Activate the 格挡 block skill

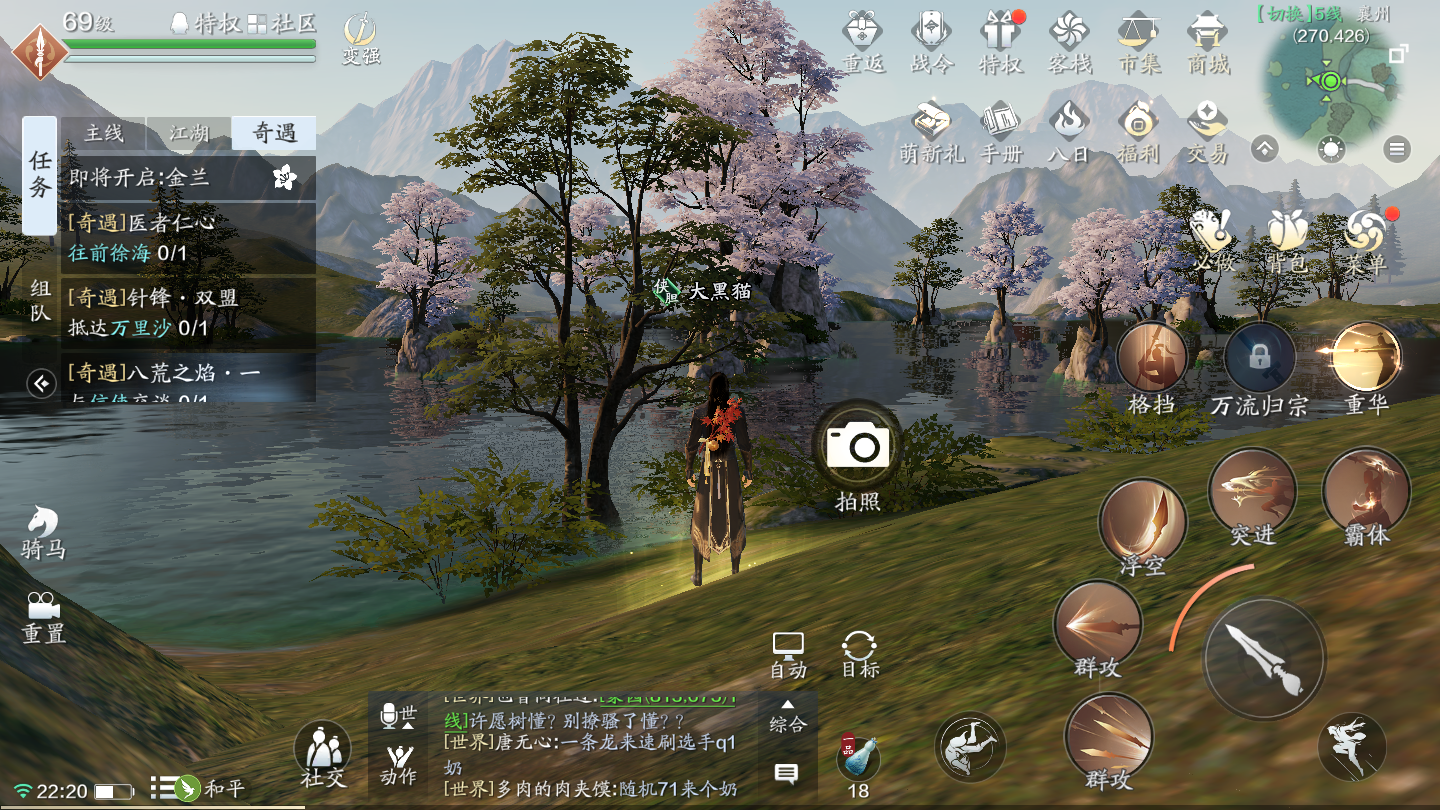coord(1151,358)
